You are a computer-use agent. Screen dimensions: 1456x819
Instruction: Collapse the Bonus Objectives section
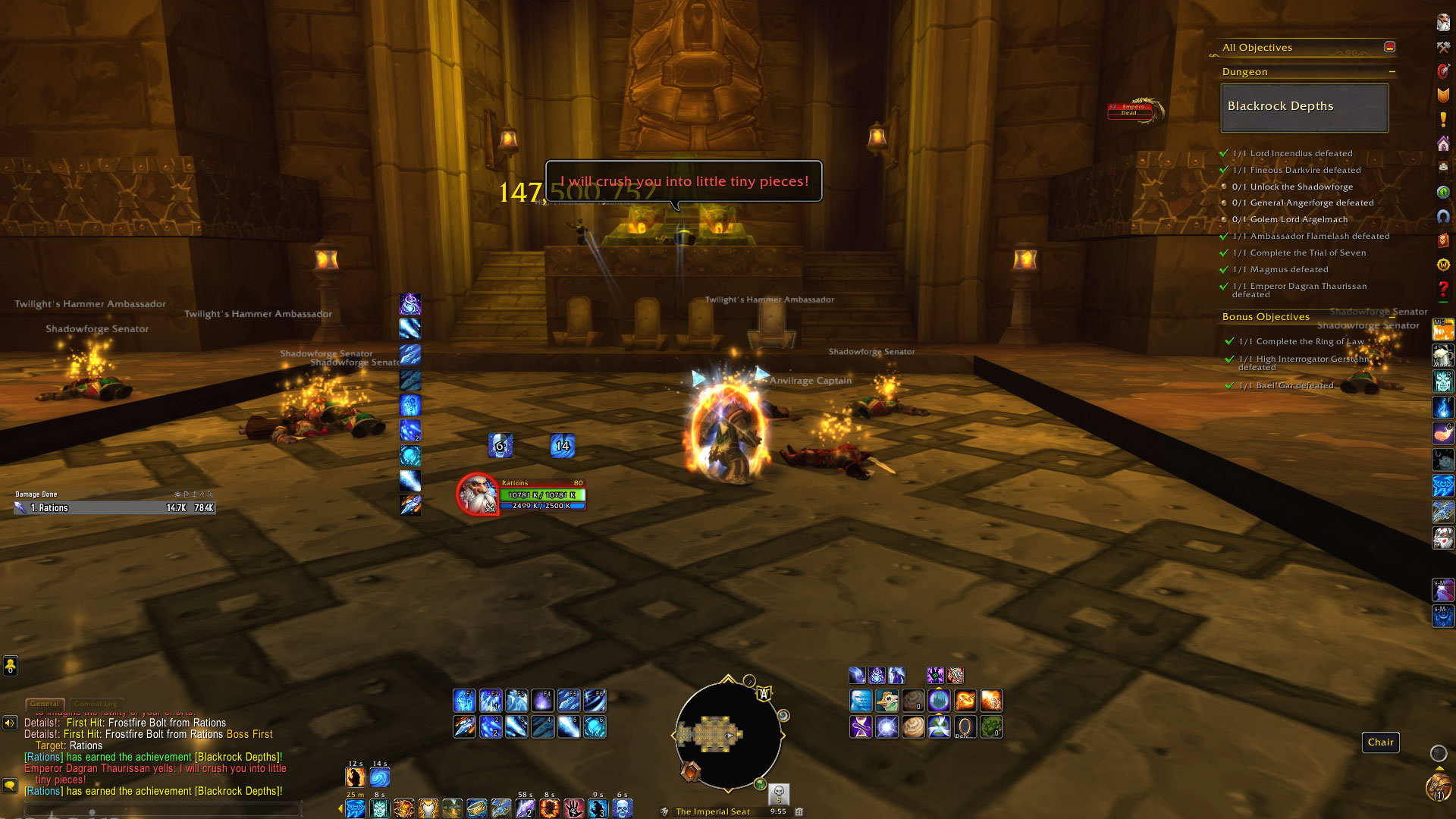1392,317
